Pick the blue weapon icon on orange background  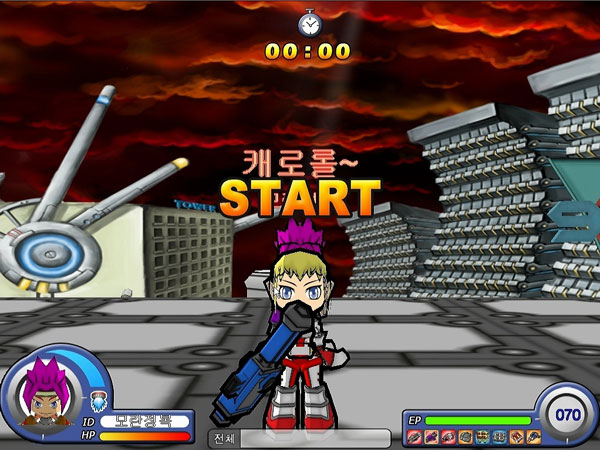pos(533,437)
